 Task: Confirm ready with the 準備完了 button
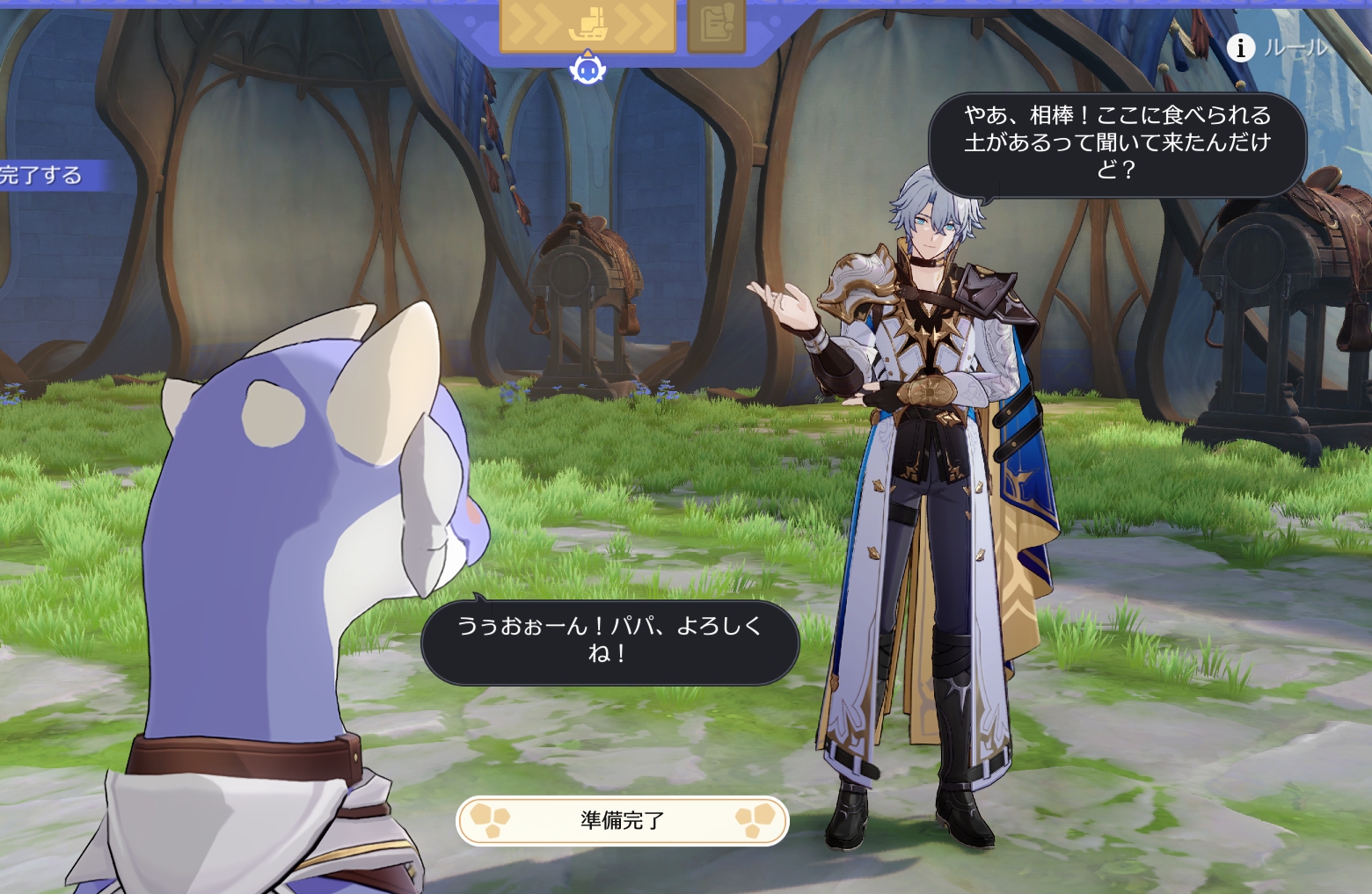point(622,821)
